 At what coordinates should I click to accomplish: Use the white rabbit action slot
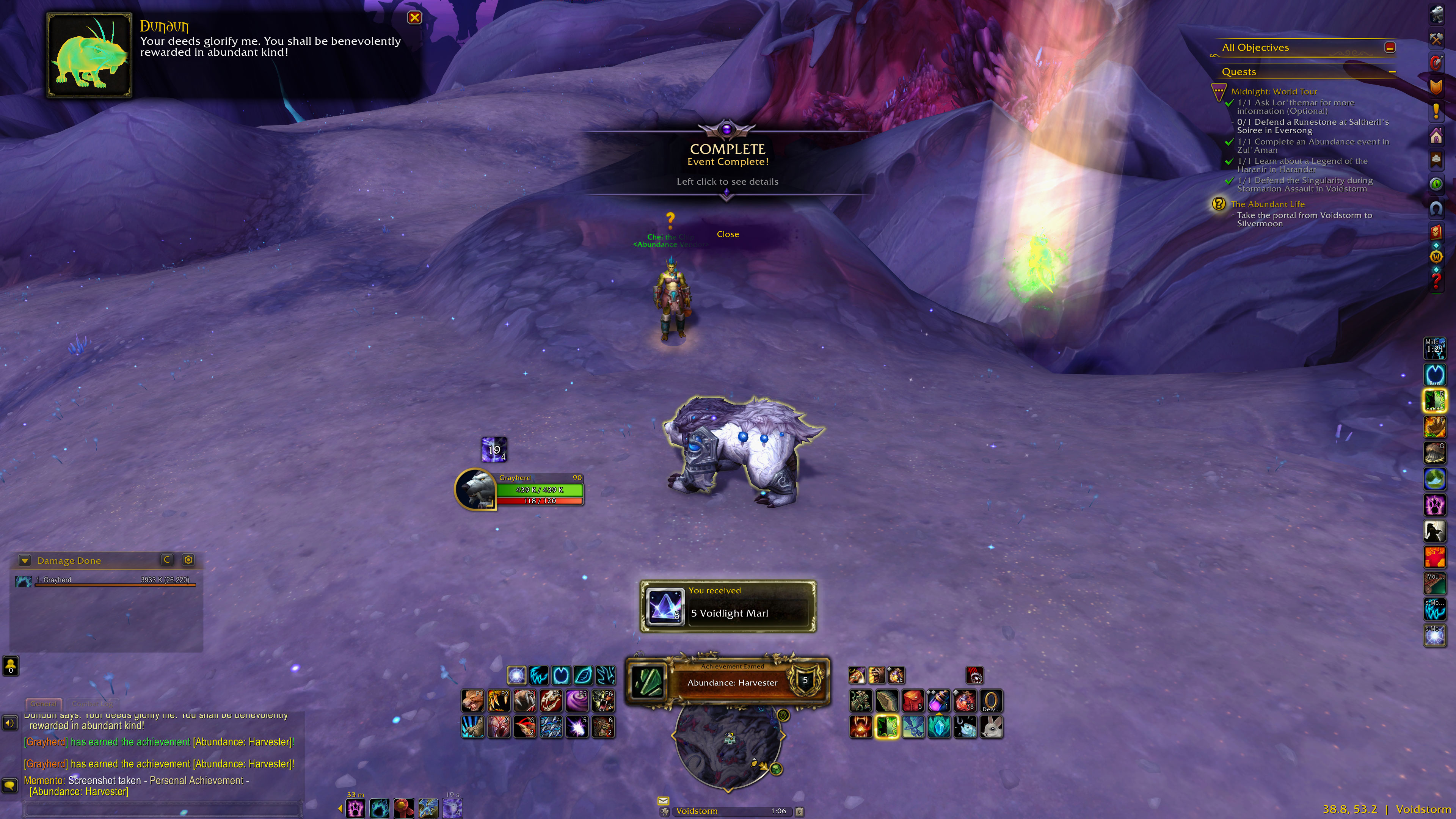(991, 727)
